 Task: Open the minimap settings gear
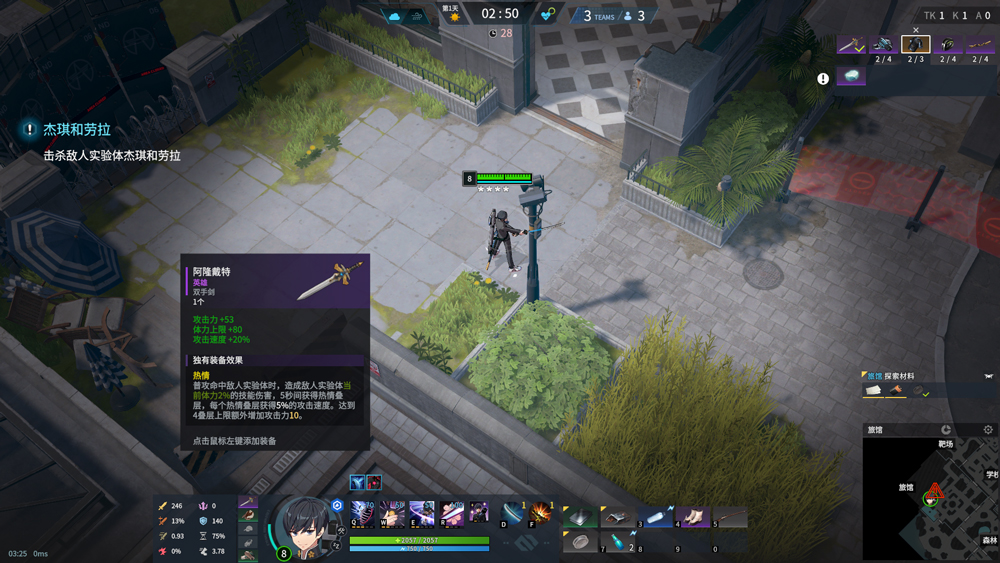pyautogui.click(x=988, y=430)
